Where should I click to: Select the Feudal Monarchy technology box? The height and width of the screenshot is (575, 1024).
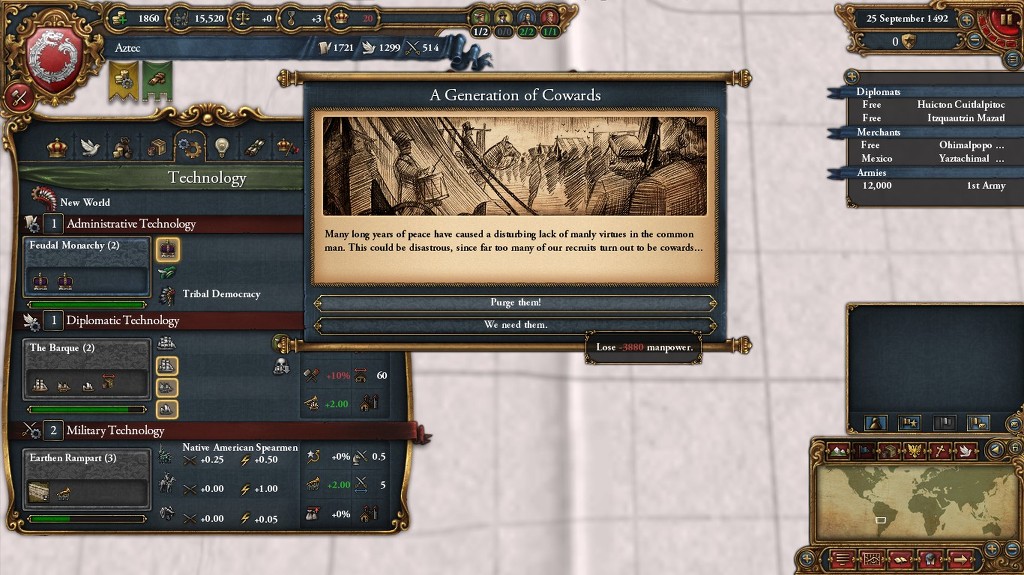pos(87,267)
